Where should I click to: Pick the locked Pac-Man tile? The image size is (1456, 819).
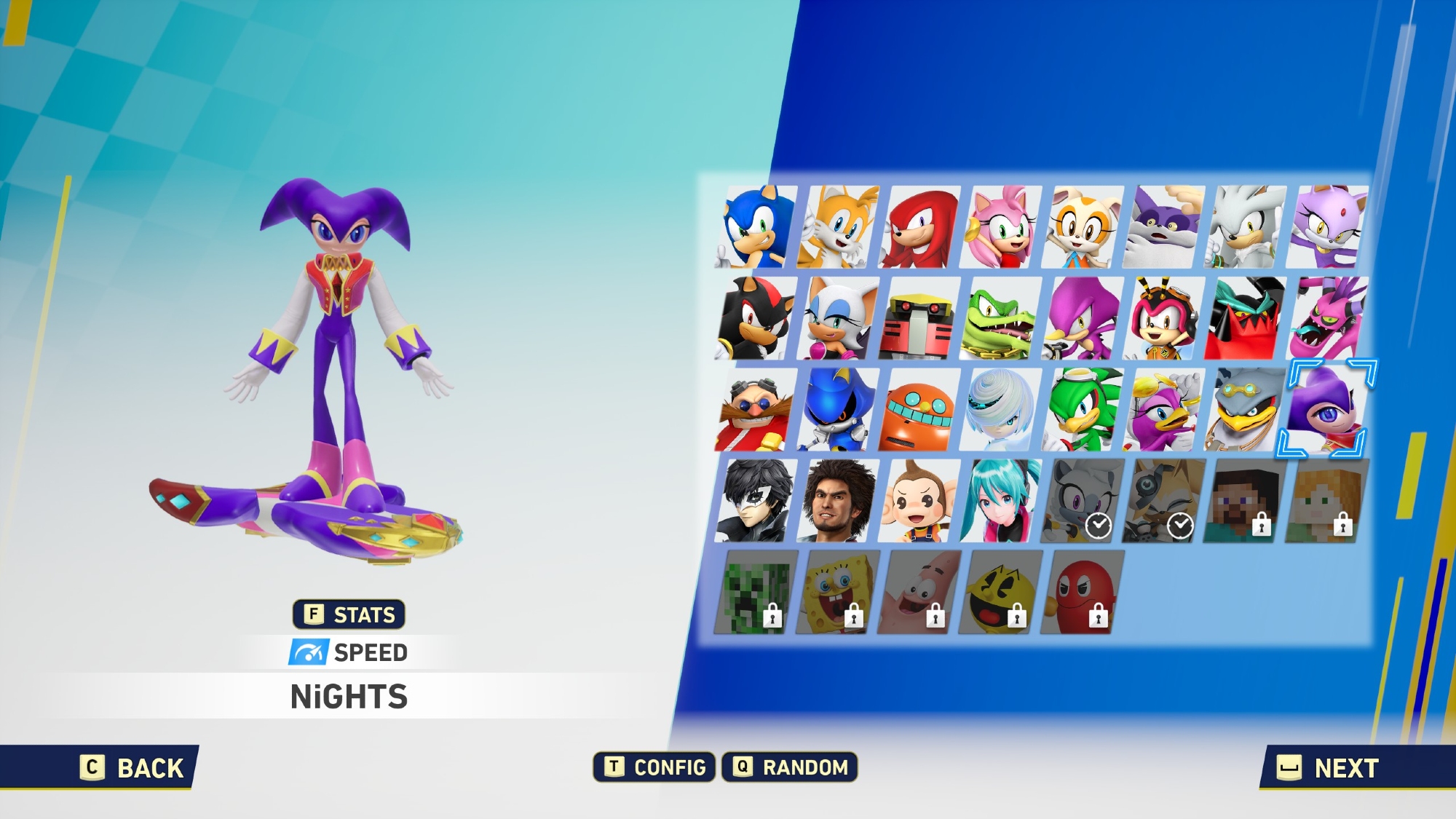click(x=1000, y=591)
